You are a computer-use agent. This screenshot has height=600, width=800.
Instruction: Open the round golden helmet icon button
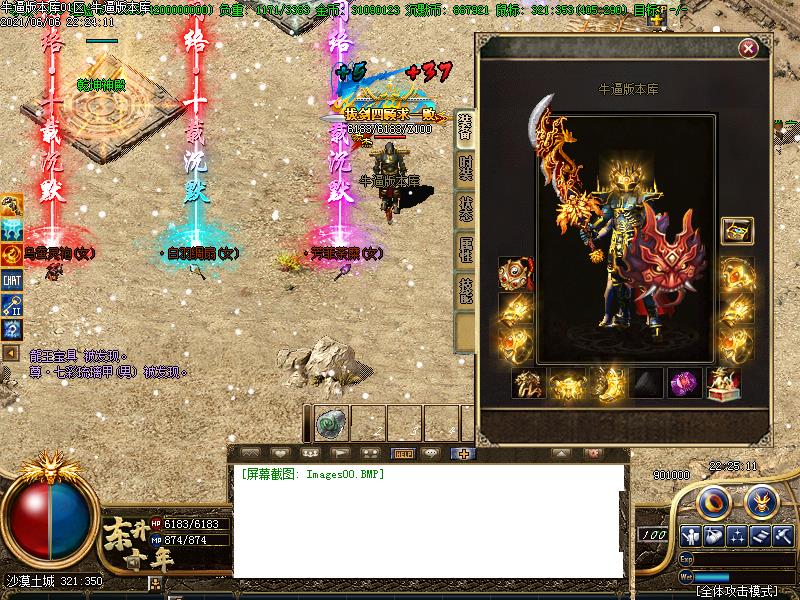761,500
